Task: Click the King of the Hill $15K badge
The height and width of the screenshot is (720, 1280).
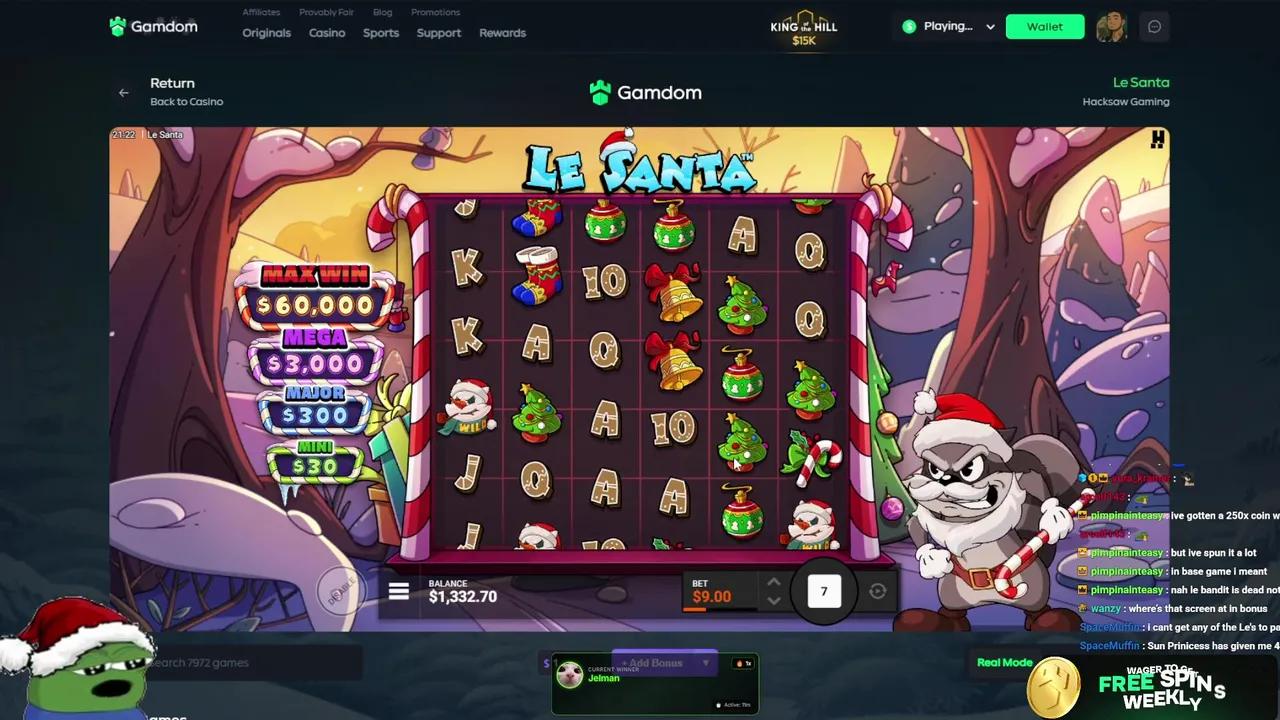Action: tap(803, 27)
